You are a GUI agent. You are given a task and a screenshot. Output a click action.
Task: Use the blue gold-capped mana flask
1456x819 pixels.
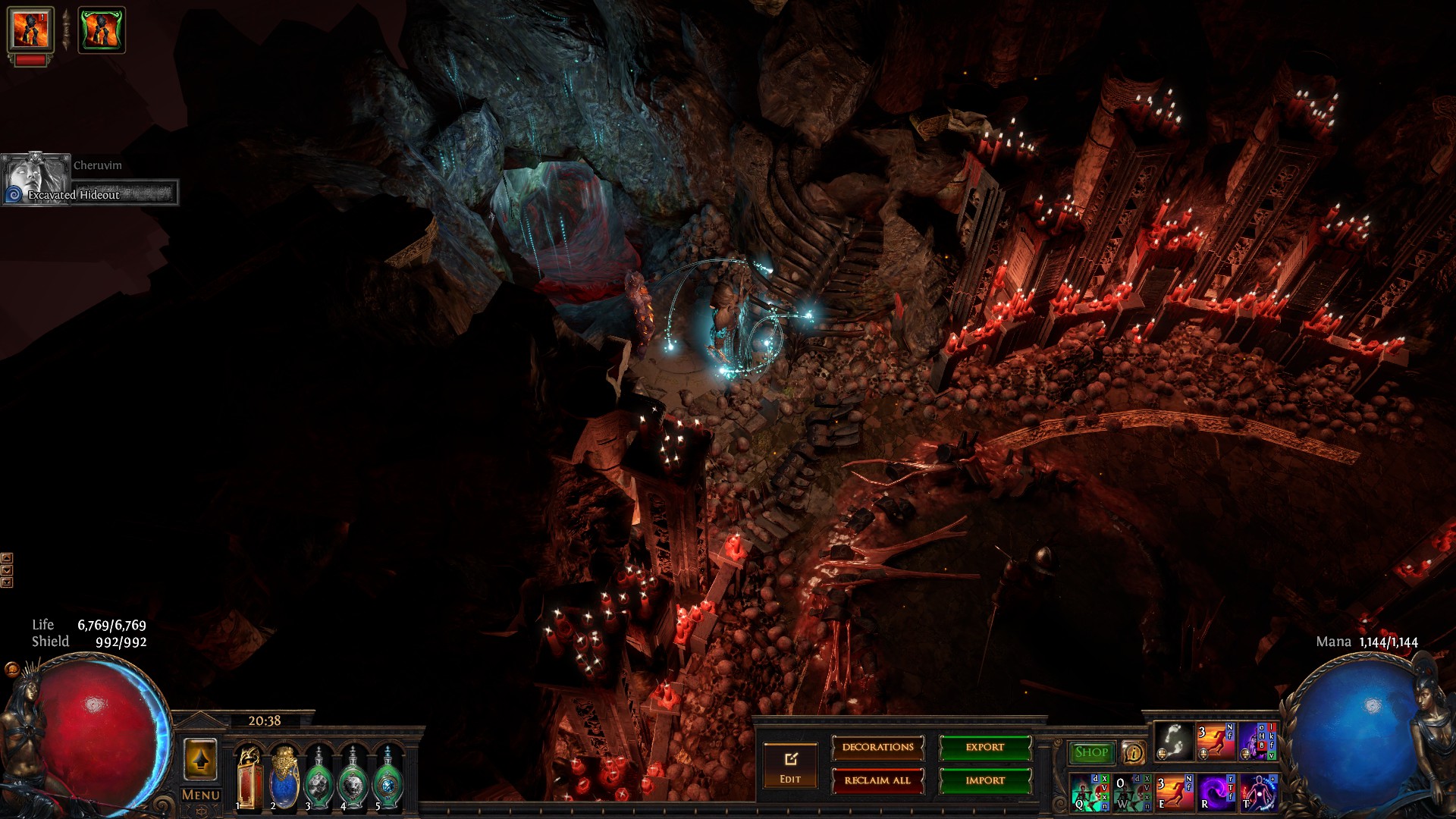click(284, 777)
